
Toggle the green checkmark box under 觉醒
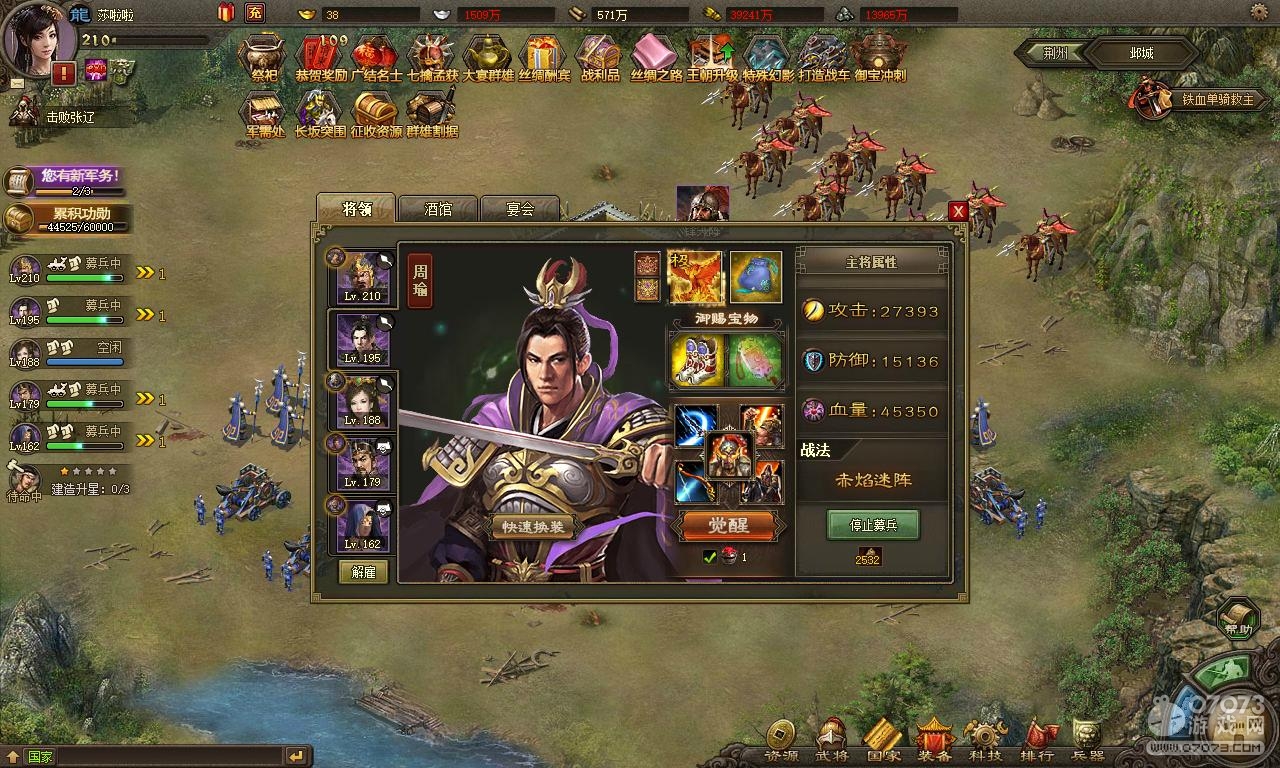click(710, 557)
